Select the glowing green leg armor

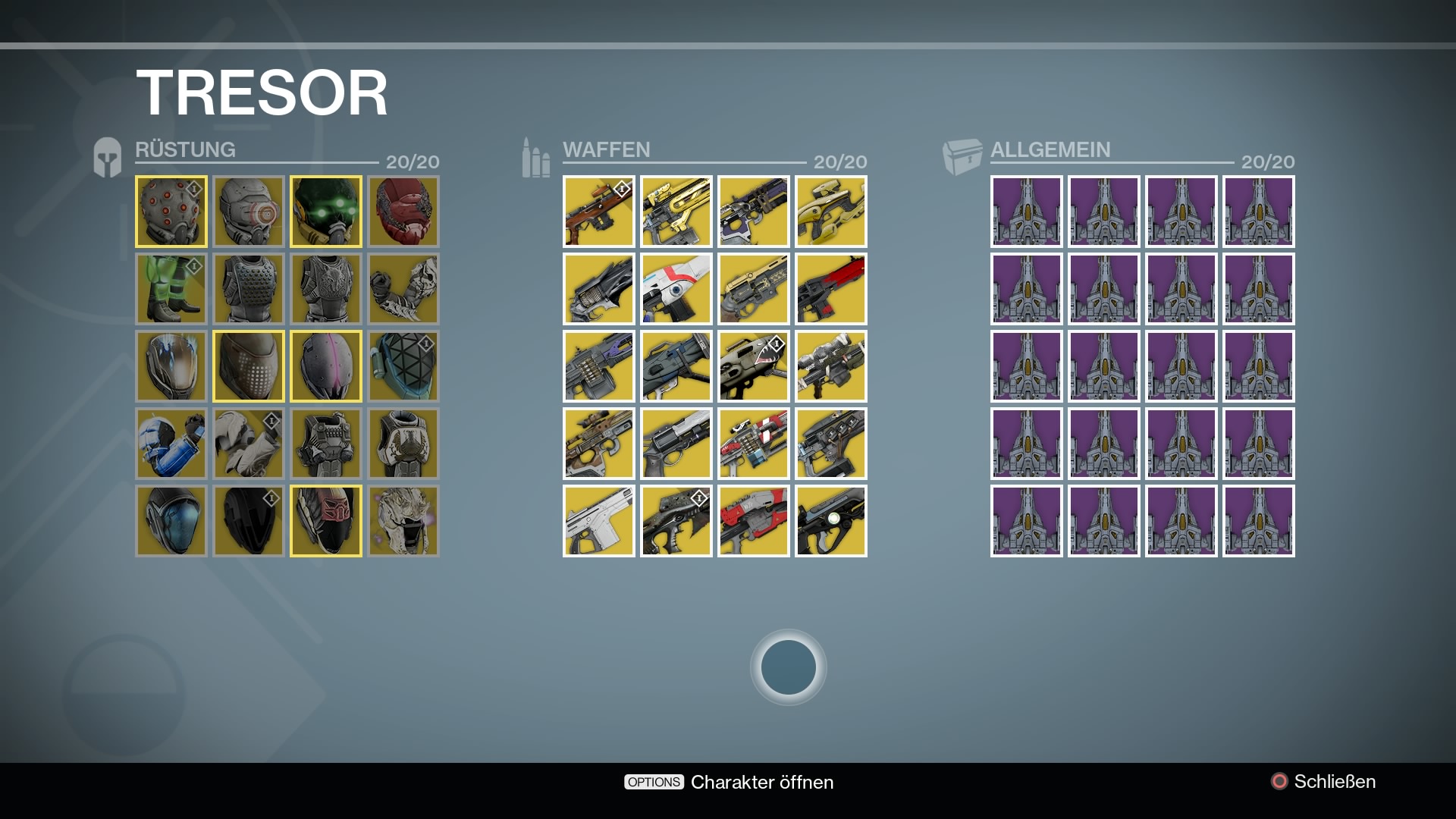pyautogui.click(x=171, y=289)
